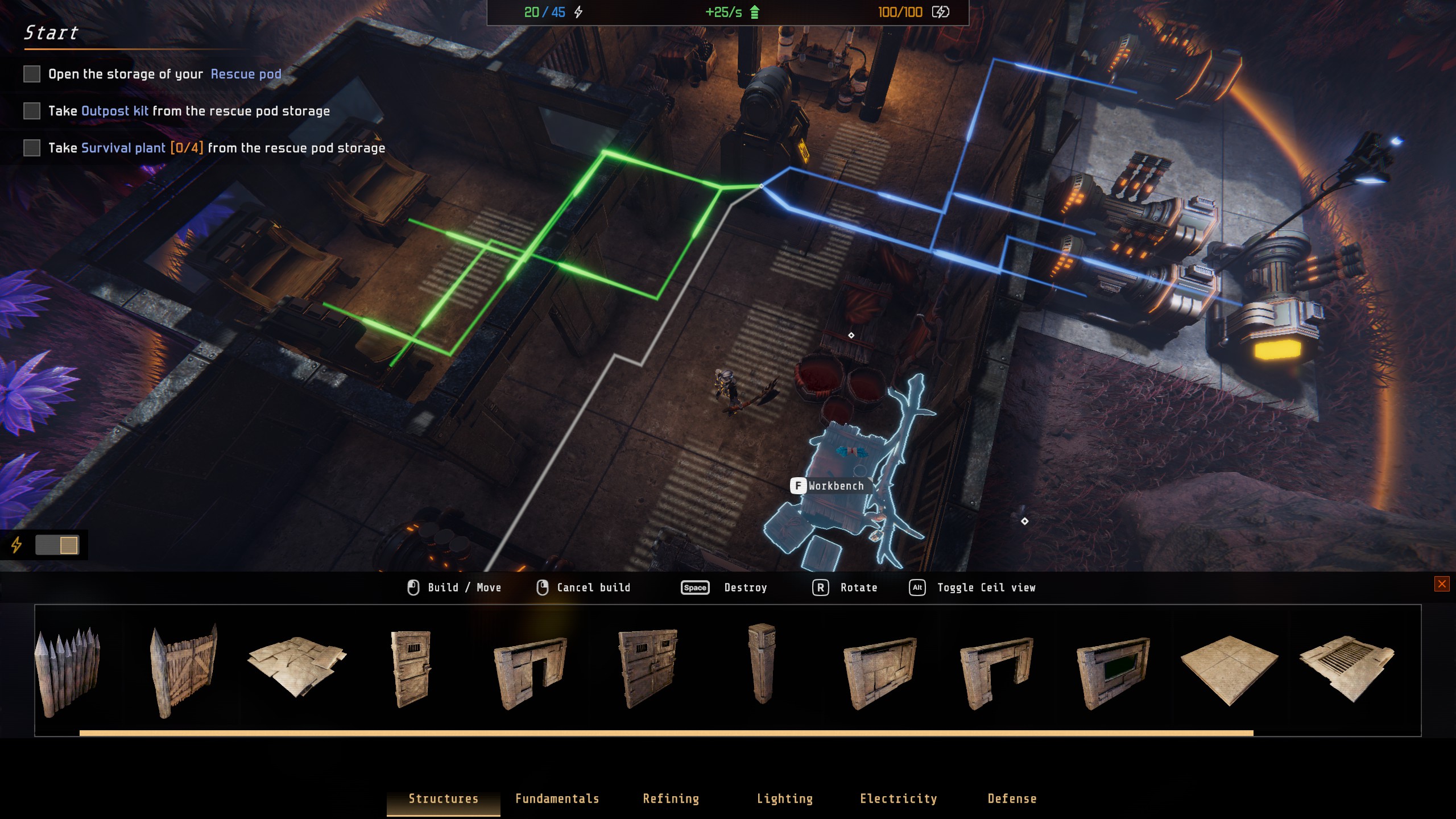Close the build menu with red X
Image resolution: width=1456 pixels, height=819 pixels.
1441,584
